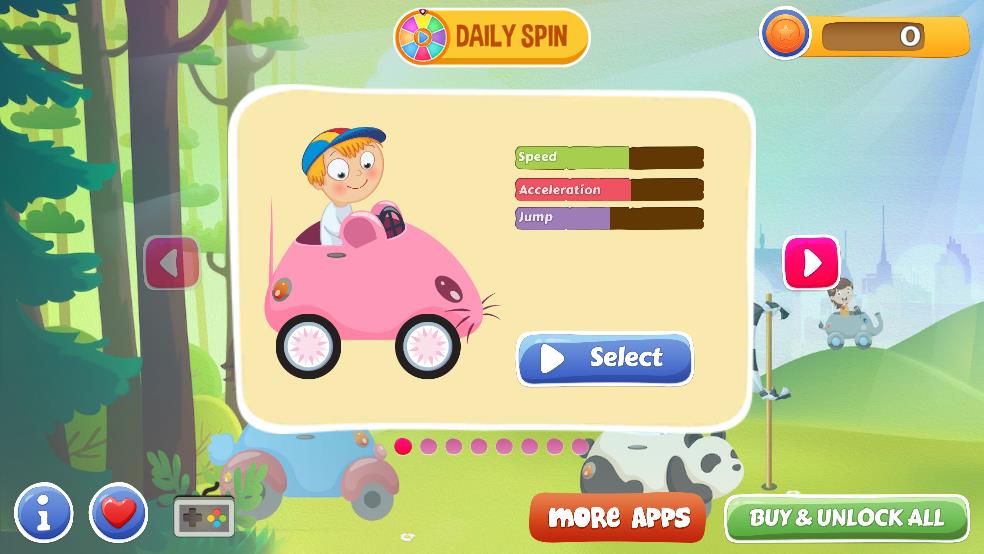Show the next car with right arrow
This screenshot has height=554, width=984.
click(811, 263)
